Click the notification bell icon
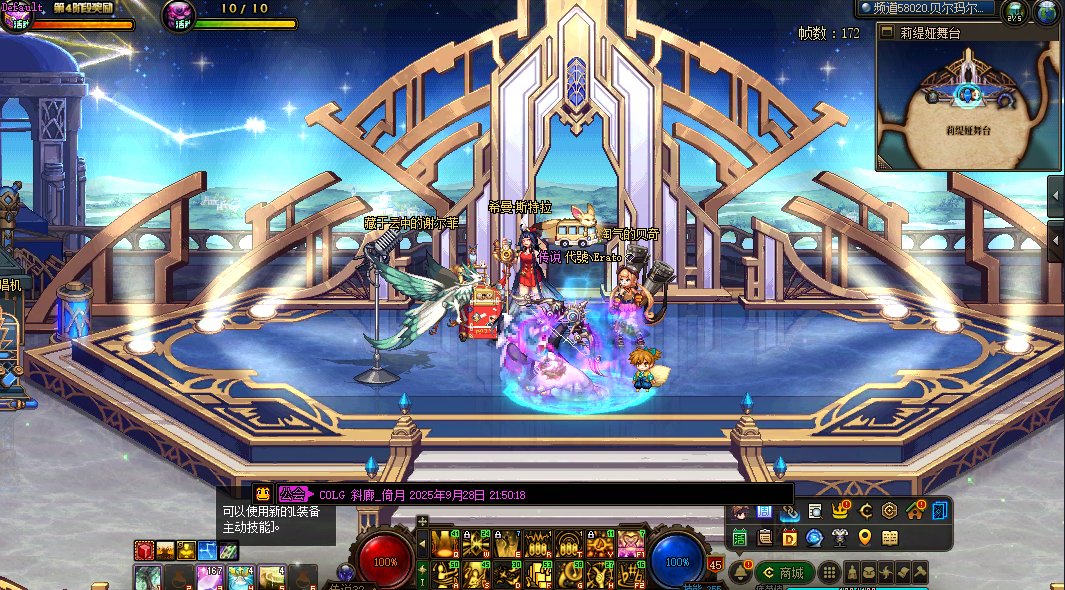The width and height of the screenshot is (1065, 590). click(741, 571)
